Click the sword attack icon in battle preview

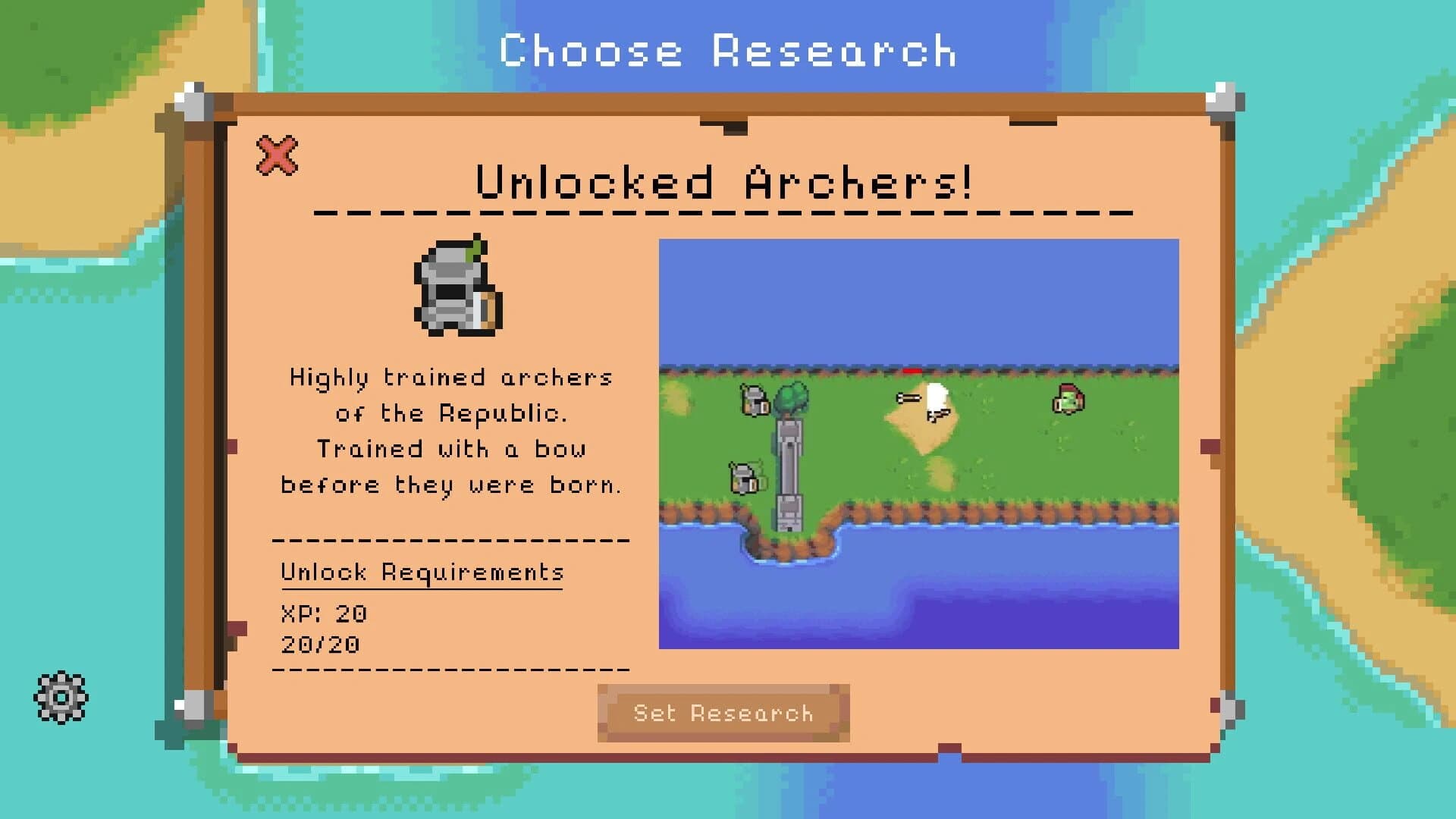tap(910, 398)
